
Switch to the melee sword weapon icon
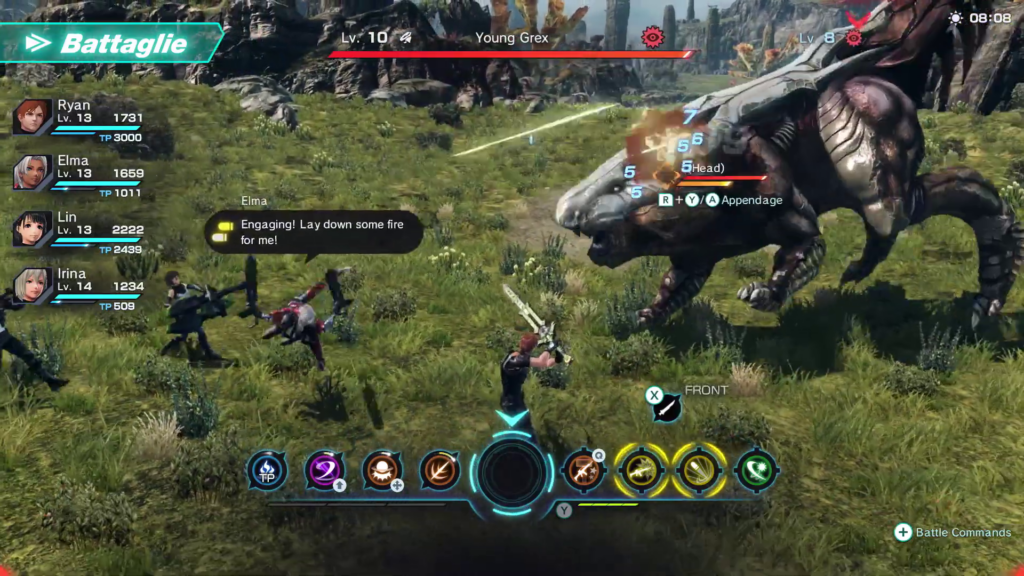(x=667, y=407)
